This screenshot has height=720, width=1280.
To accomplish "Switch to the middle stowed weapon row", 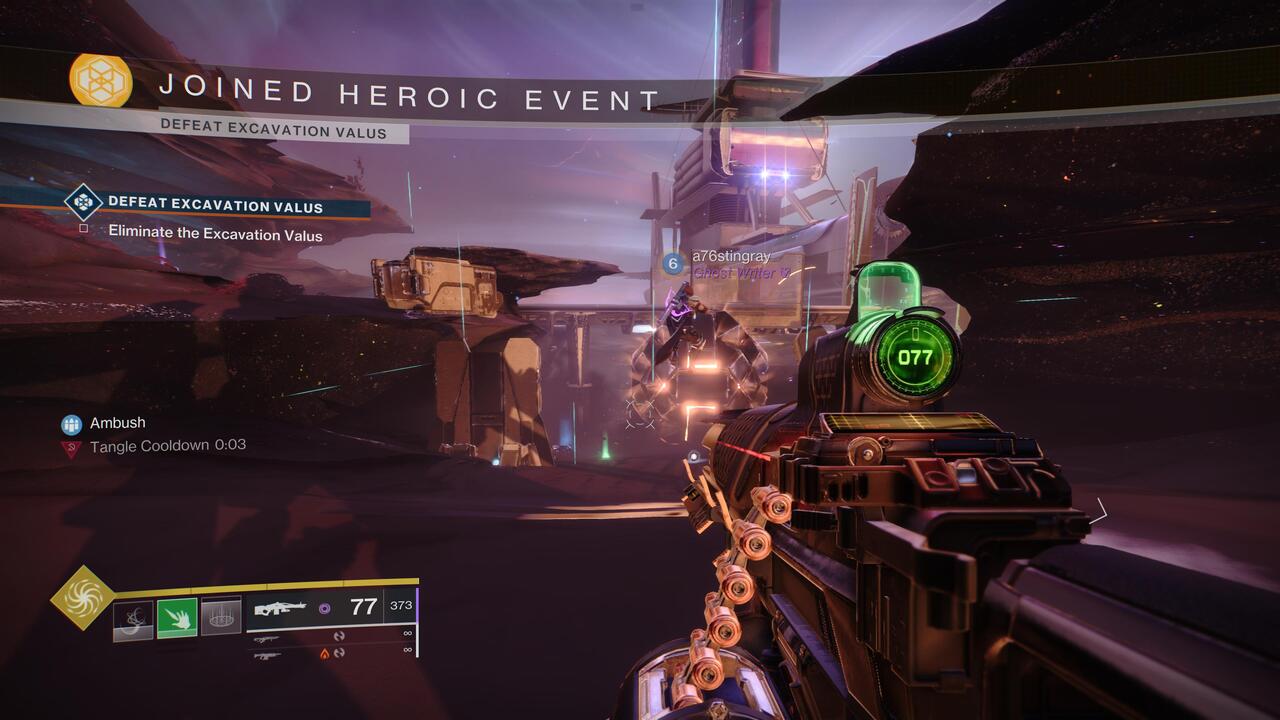I will [330, 637].
